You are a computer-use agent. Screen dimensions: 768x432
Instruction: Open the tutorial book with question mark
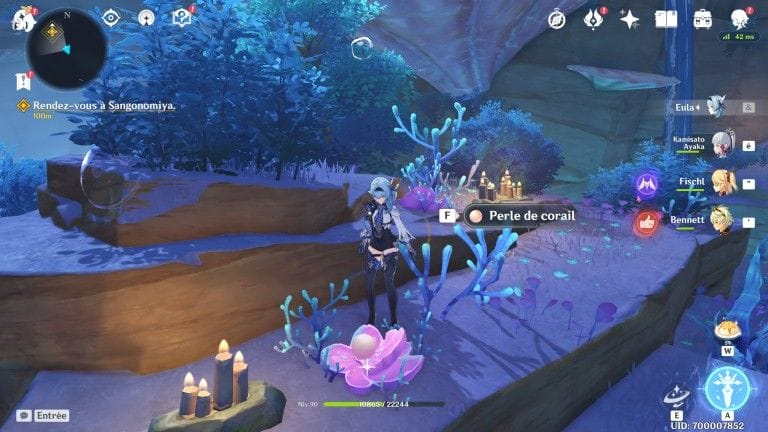point(181,17)
